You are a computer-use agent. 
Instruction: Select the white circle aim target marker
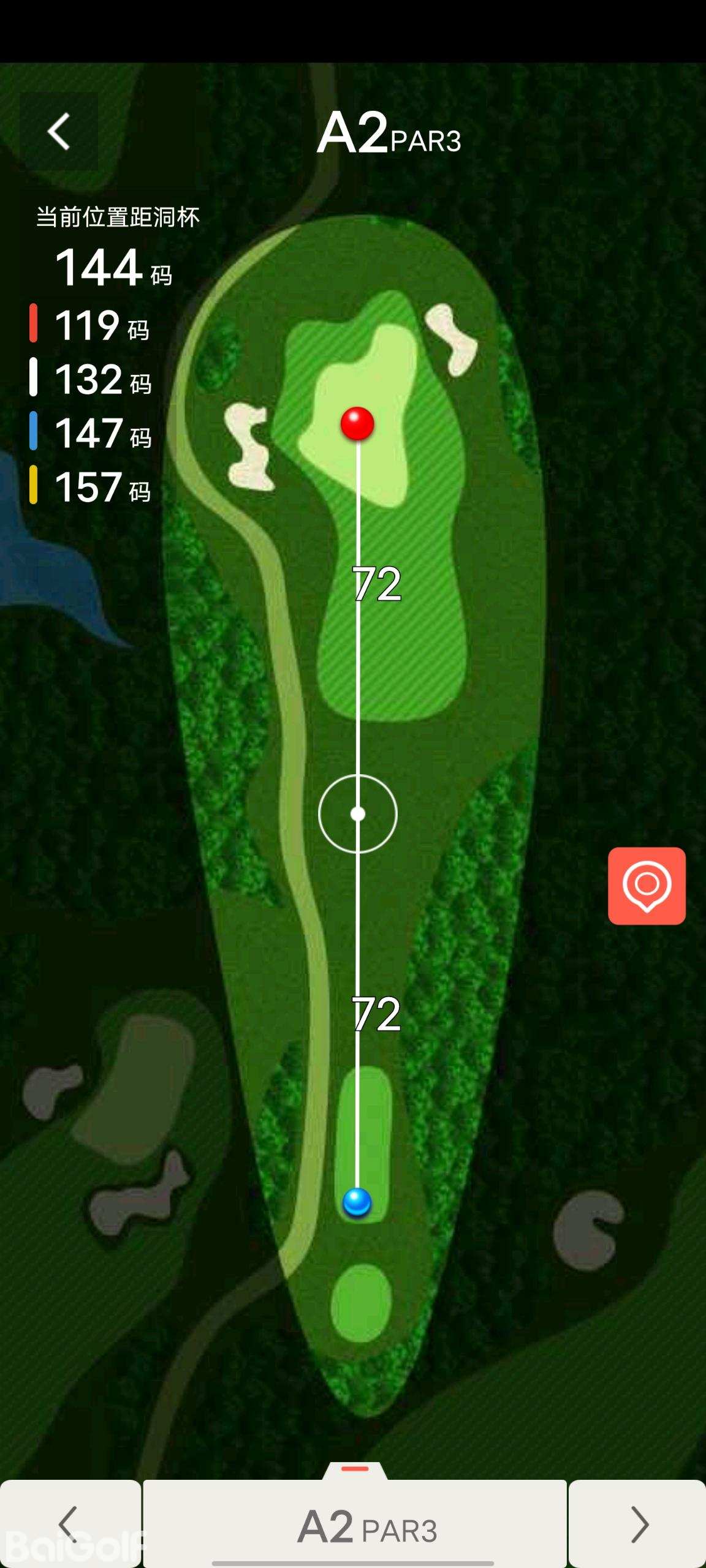tap(358, 814)
